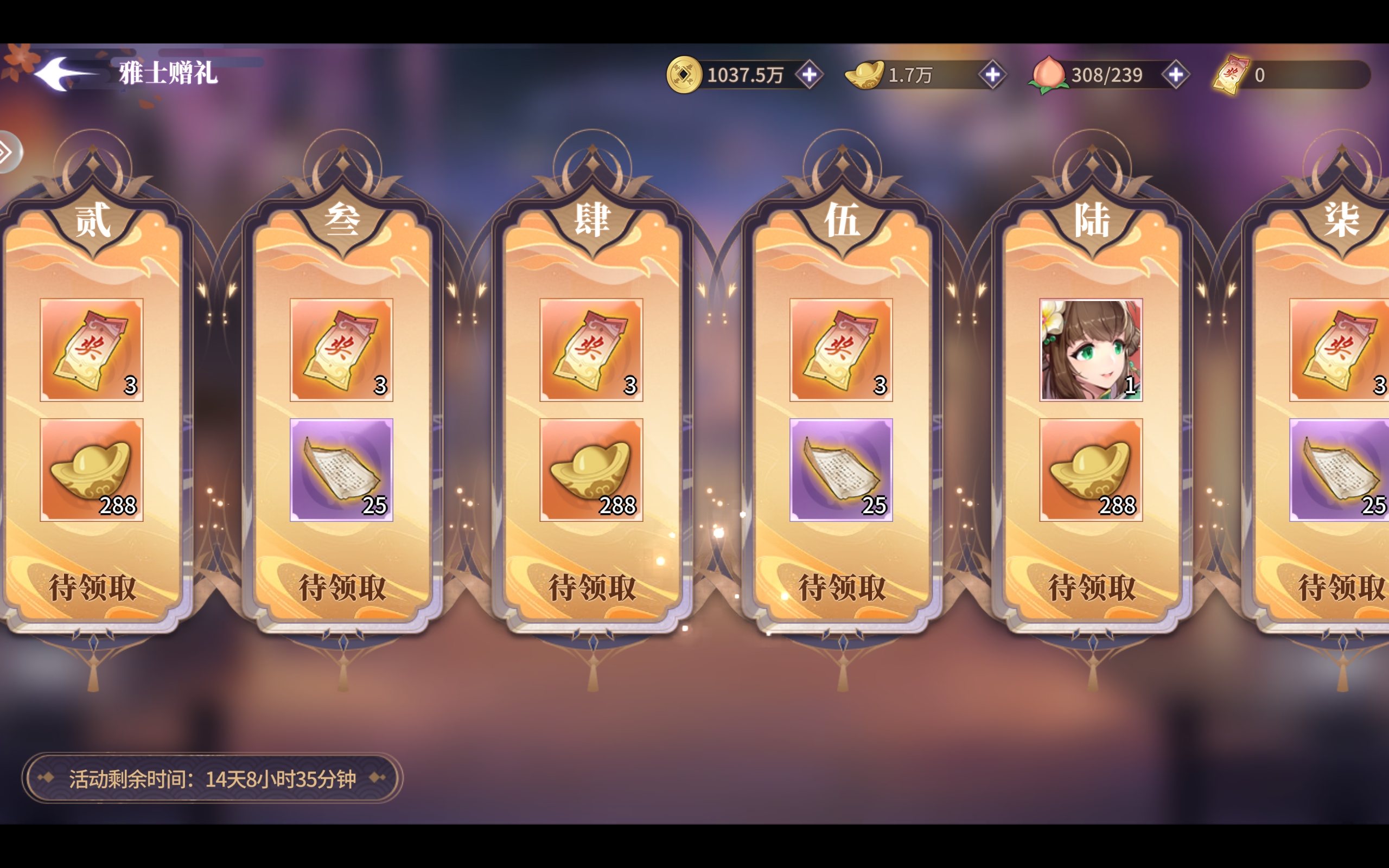The height and width of the screenshot is (868, 1389).
Task: Inspect the character portrait reward on day 陆
Action: [x=1091, y=349]
